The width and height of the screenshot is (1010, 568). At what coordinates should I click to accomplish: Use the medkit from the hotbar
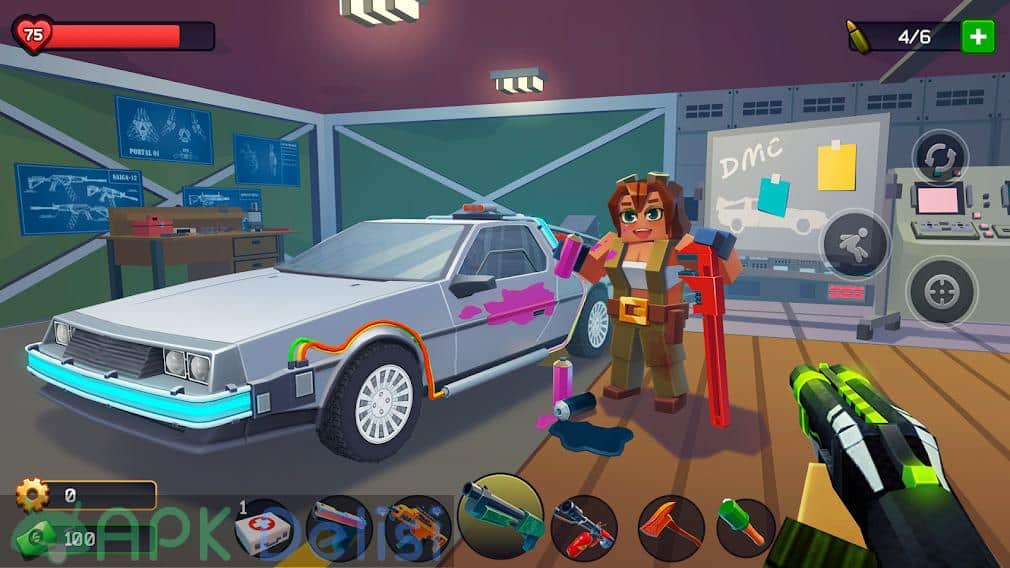[264, 528]
